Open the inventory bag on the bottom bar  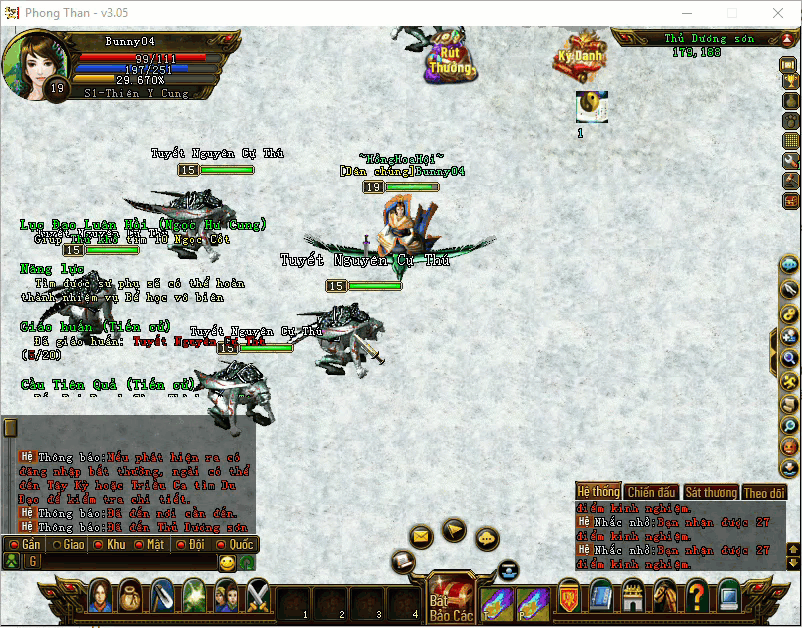coord(131,597)
